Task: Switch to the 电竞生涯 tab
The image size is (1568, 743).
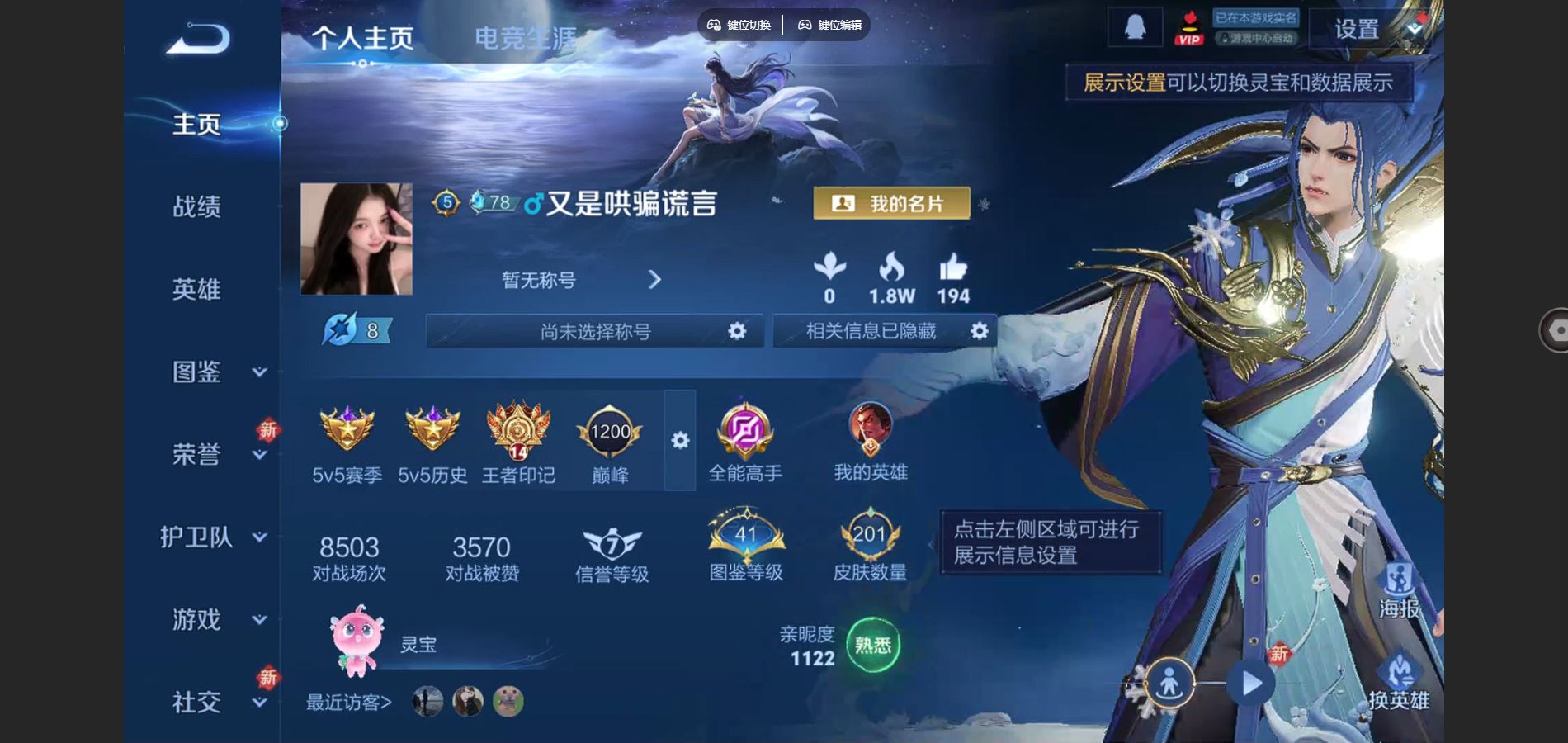Action: click(527, 37)
